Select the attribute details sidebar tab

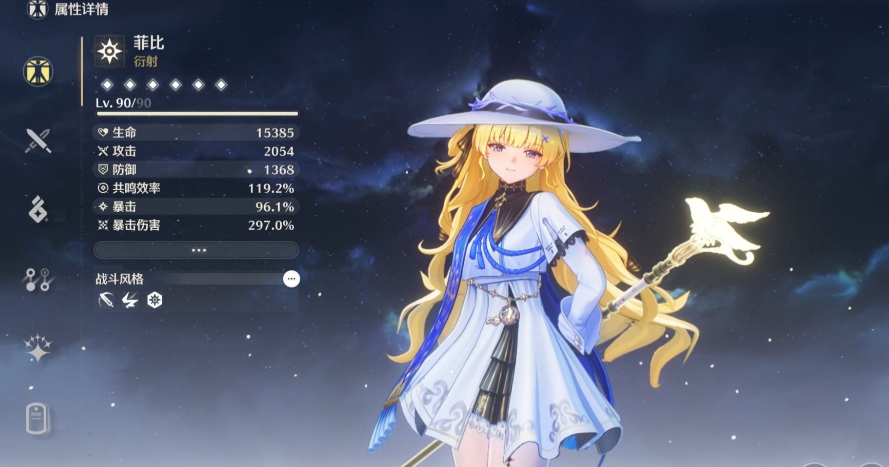[x=38, y=71]
